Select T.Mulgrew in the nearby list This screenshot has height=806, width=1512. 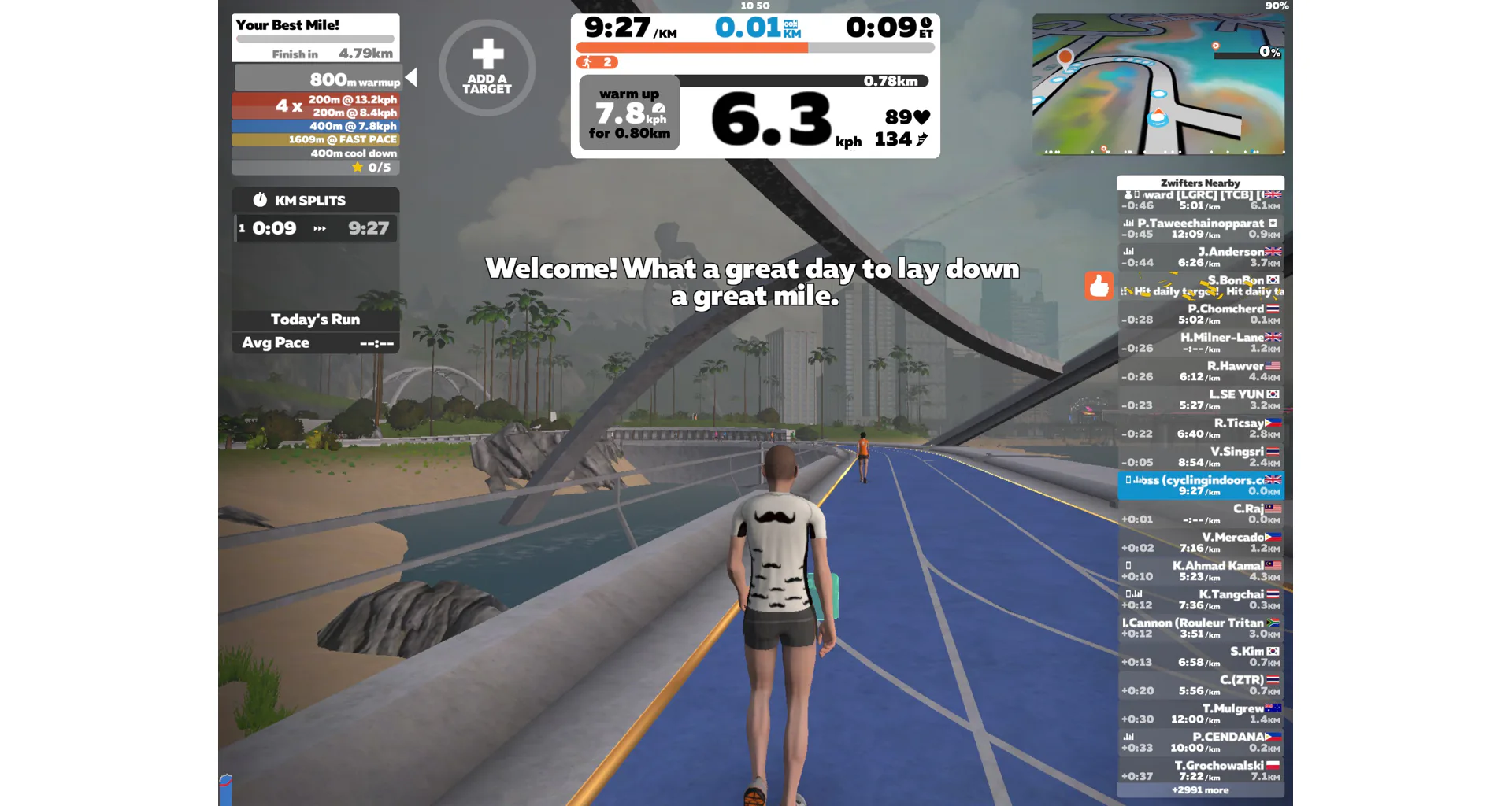click(x=1200, y=713)
